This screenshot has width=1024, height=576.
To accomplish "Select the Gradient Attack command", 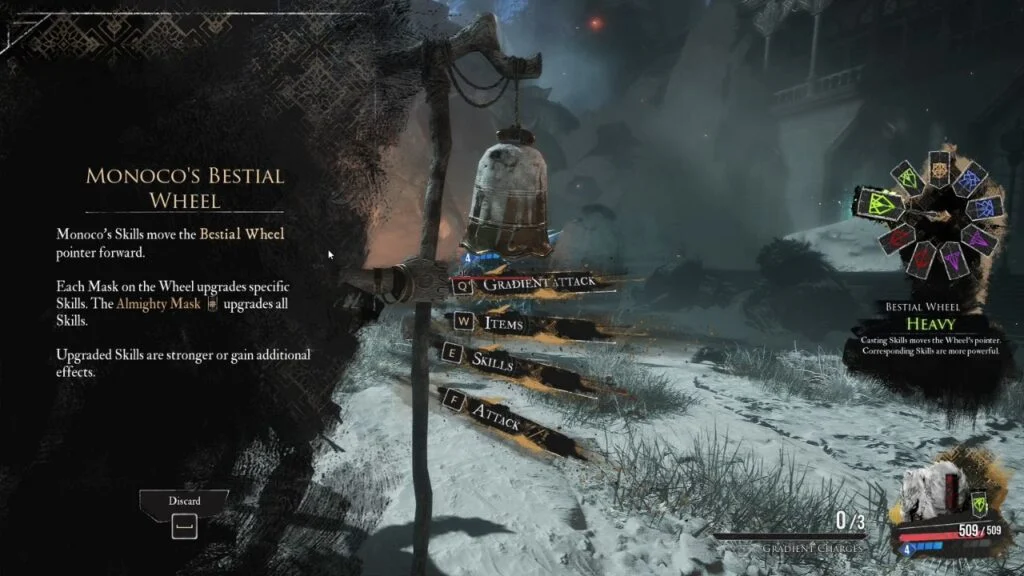I will pos(540,284).
